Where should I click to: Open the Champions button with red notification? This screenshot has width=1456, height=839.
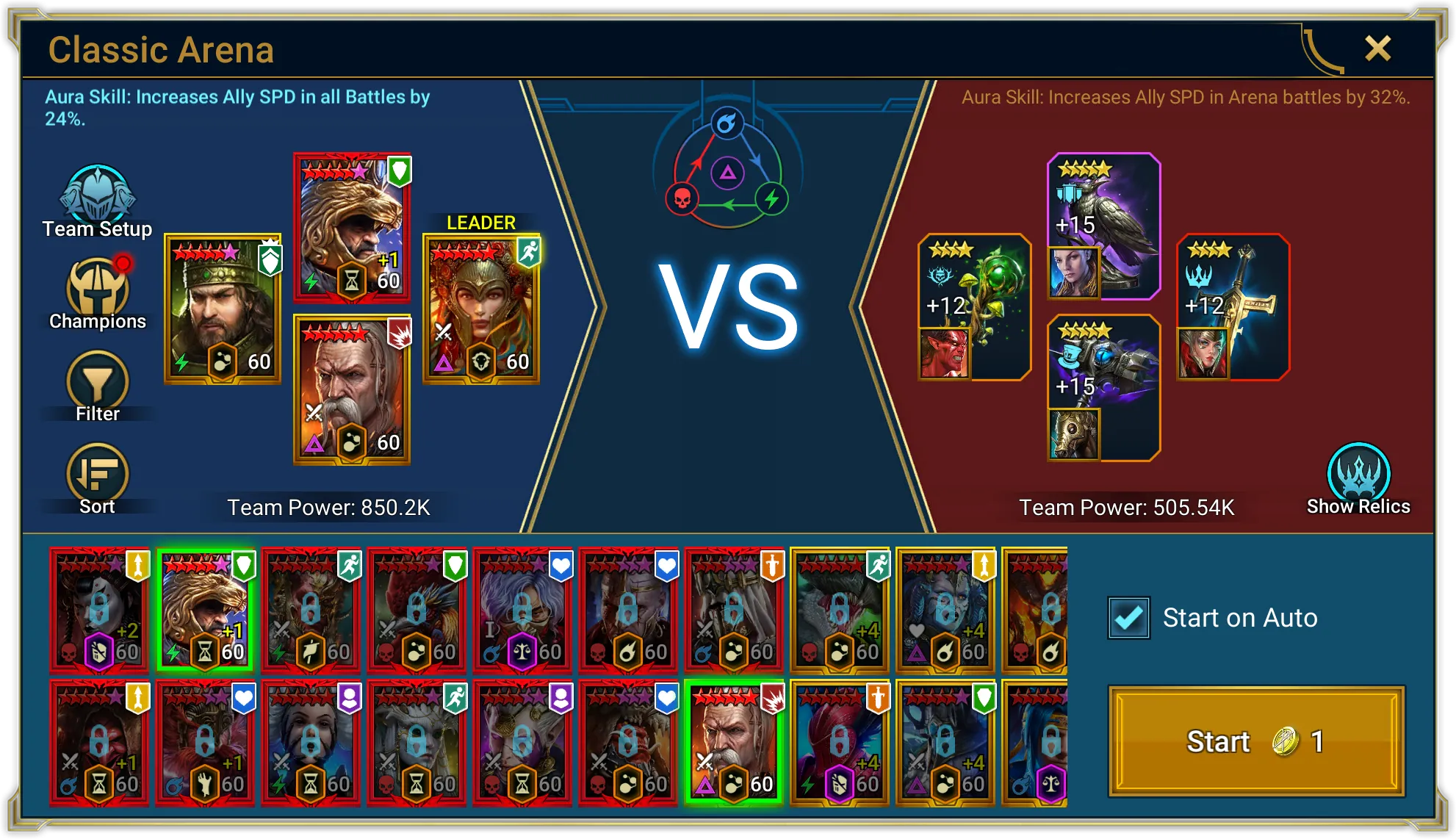[x=97, y=294]
